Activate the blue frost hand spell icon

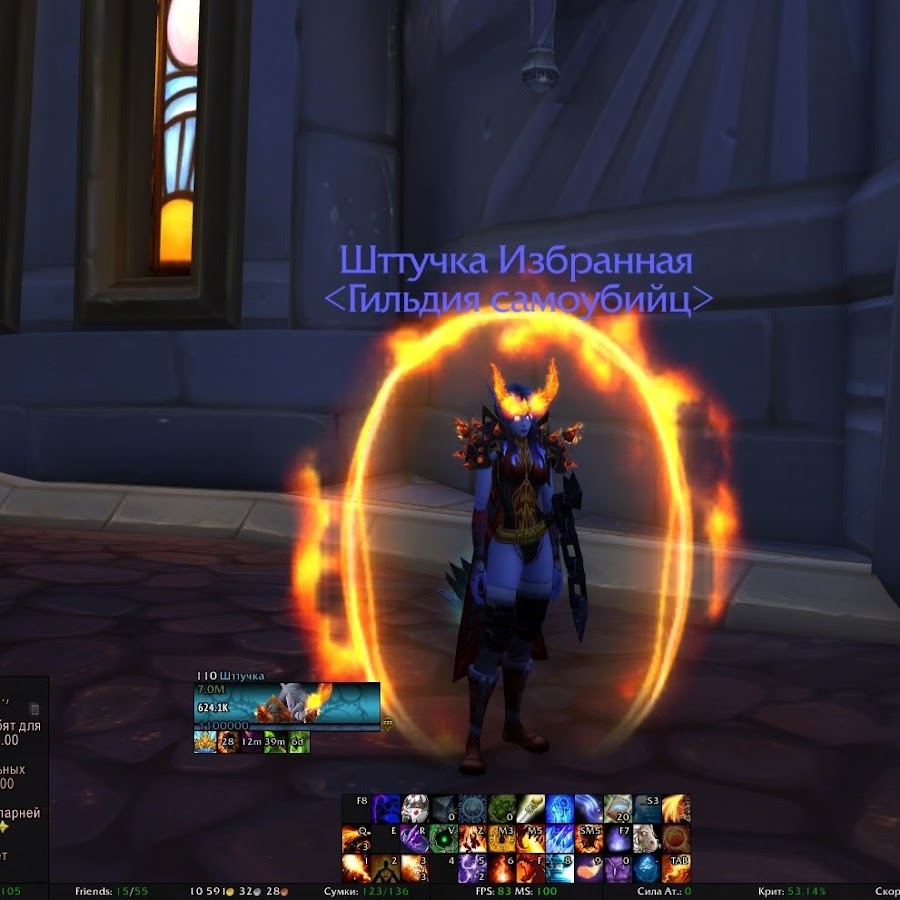tap(559, 809)
